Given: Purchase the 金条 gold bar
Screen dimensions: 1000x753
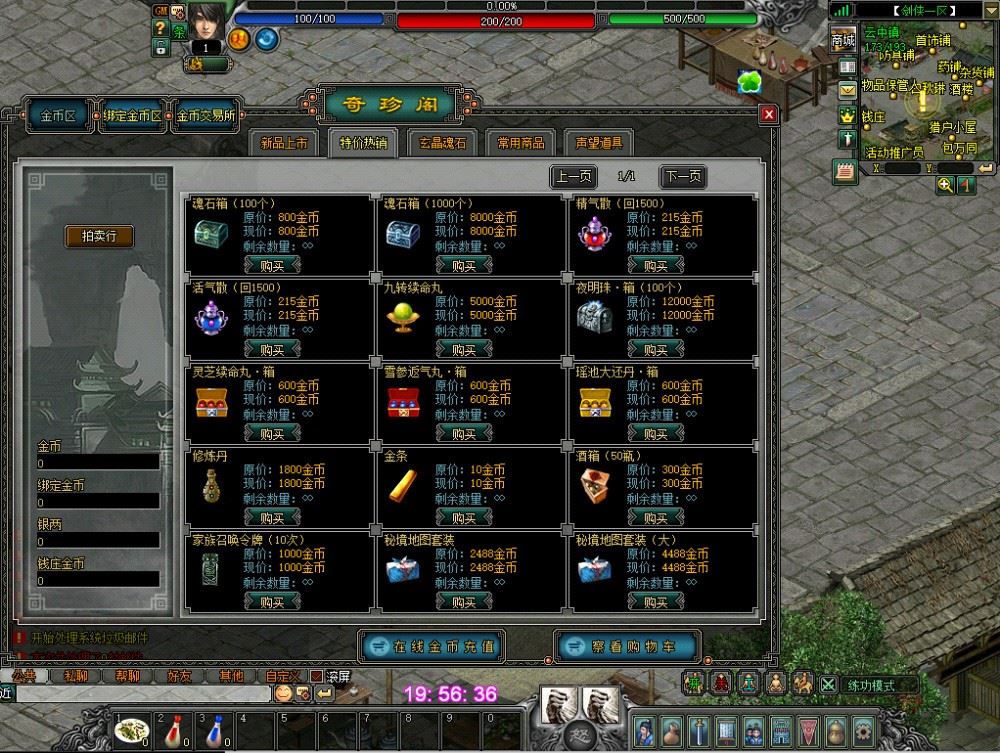Looking at the screenshot, I should click(x=464, y=517).
